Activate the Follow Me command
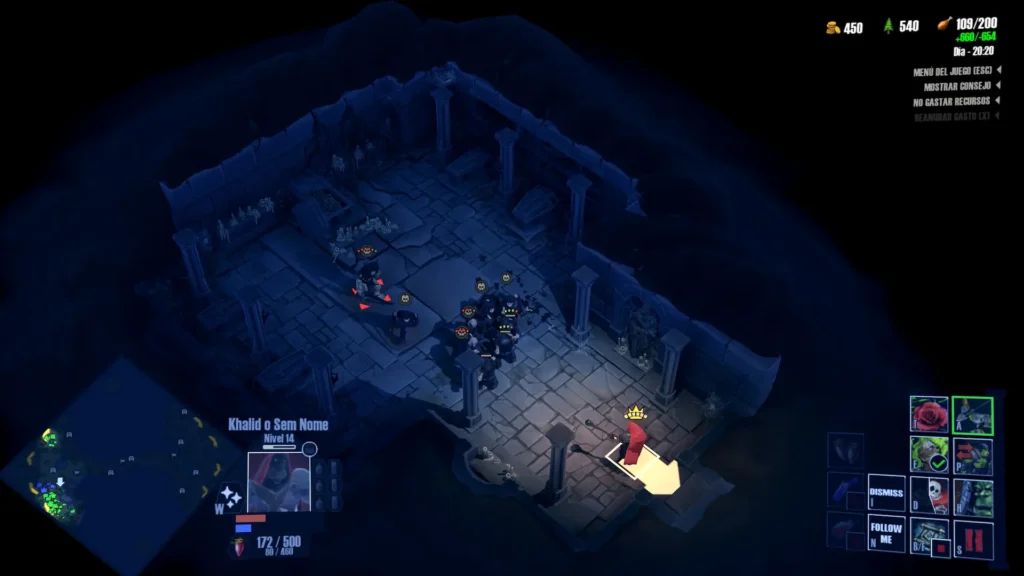The height and width of the screenshot is (576, 1024). point(886,534)
